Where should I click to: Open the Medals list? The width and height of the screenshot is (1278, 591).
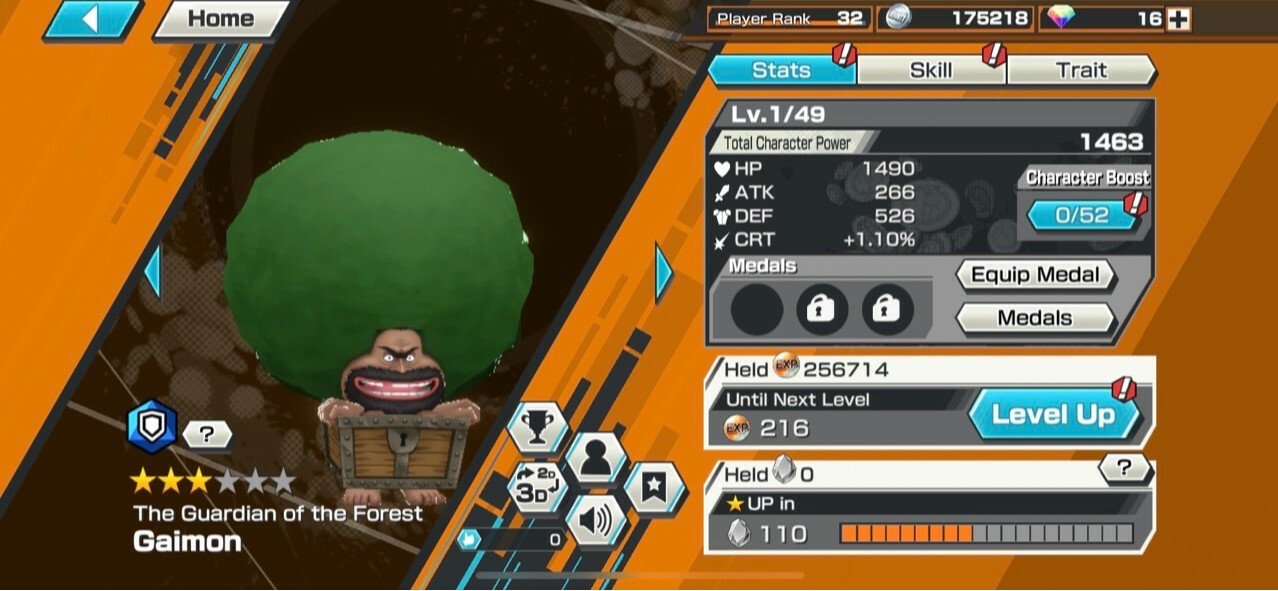click(x=1035, y=318)
